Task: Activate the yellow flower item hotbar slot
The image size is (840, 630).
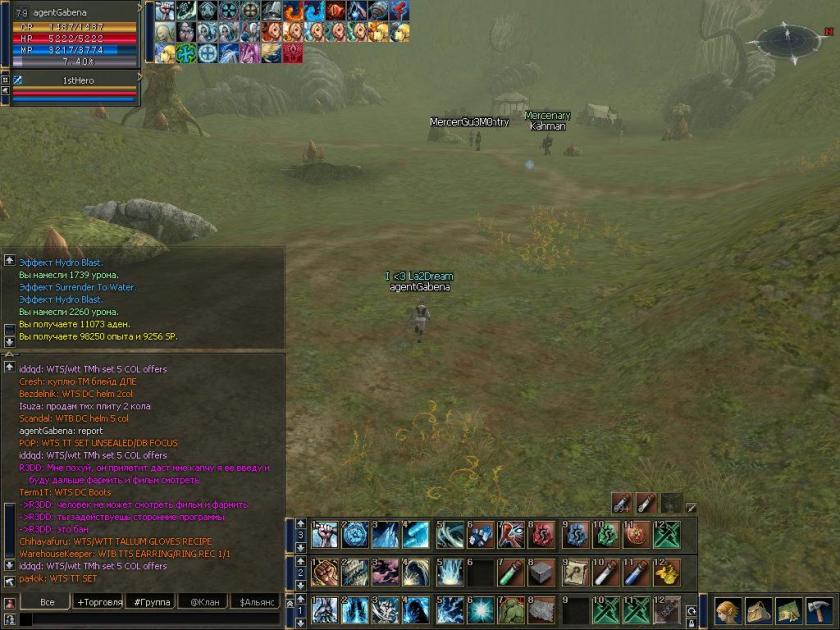Action: [667, 572]
